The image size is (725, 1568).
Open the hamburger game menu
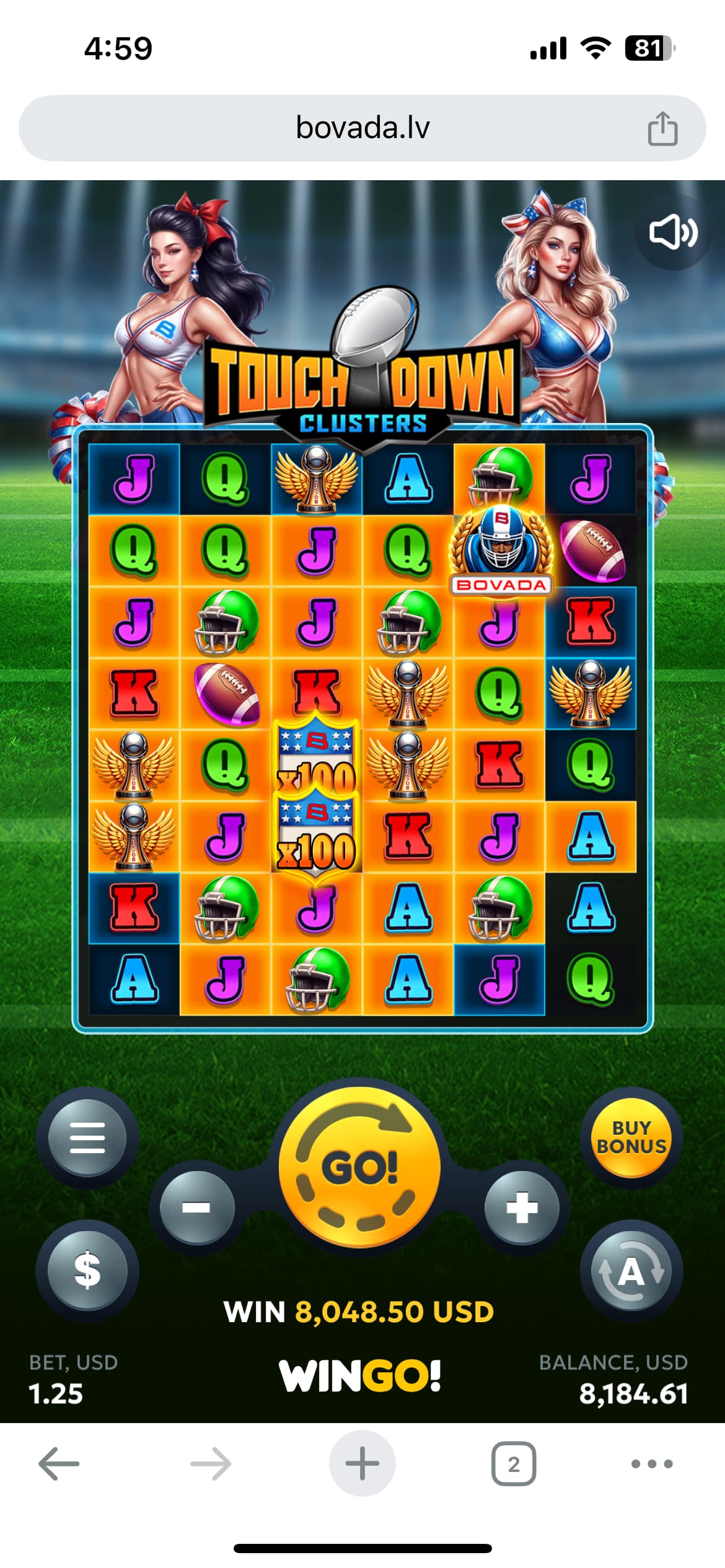point(87,1138)
